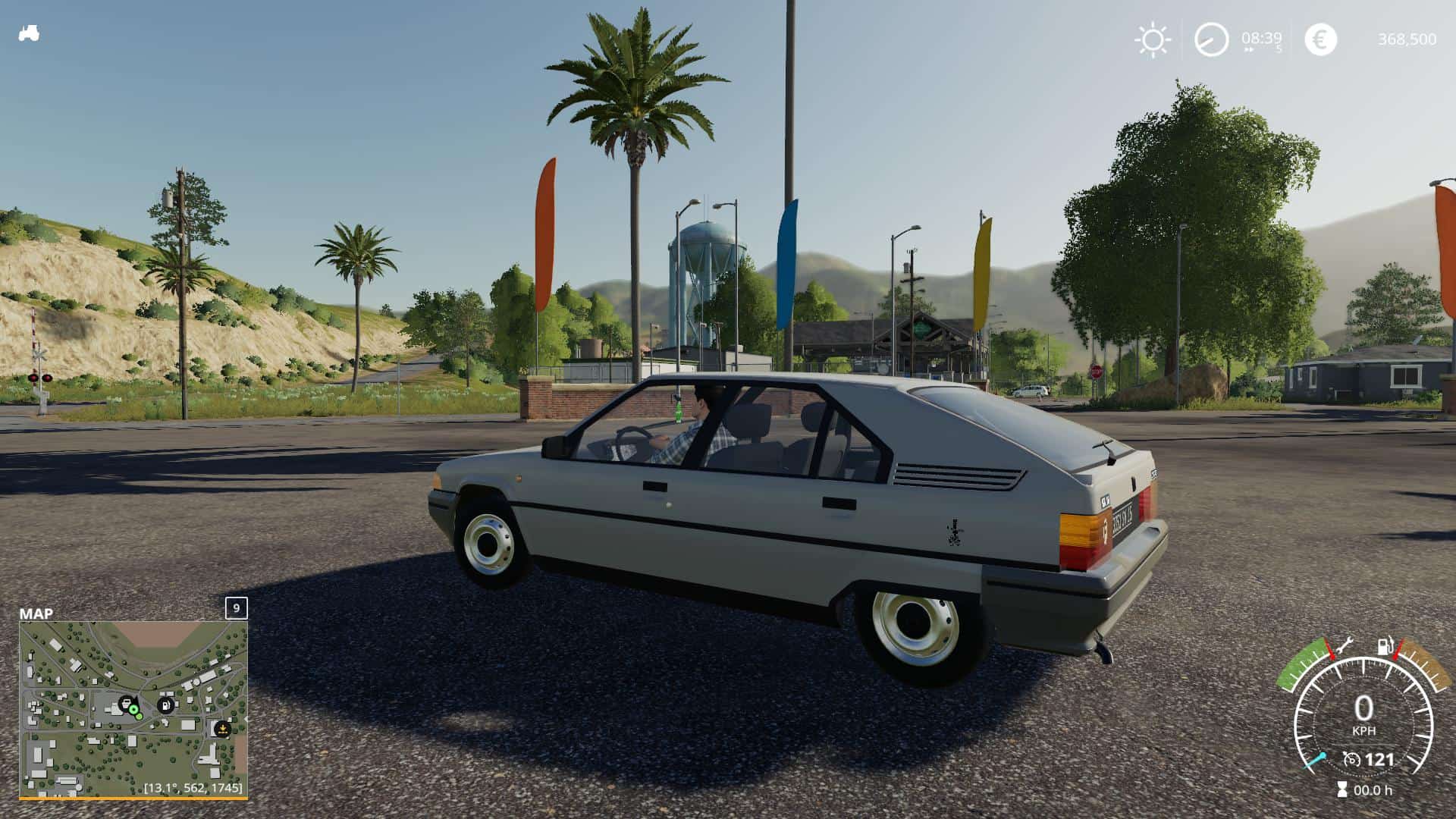
Task: Click the fuel pump gauge icon
Action: 1385,647
